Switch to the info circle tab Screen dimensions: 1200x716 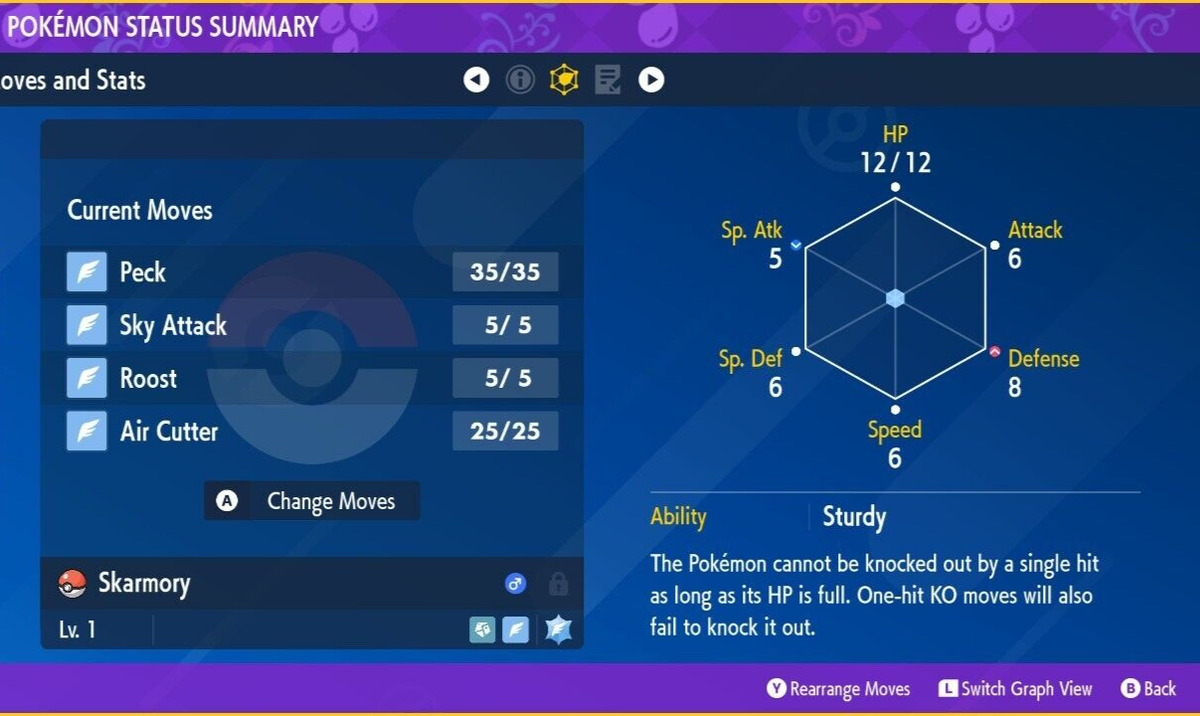[520, 80]
